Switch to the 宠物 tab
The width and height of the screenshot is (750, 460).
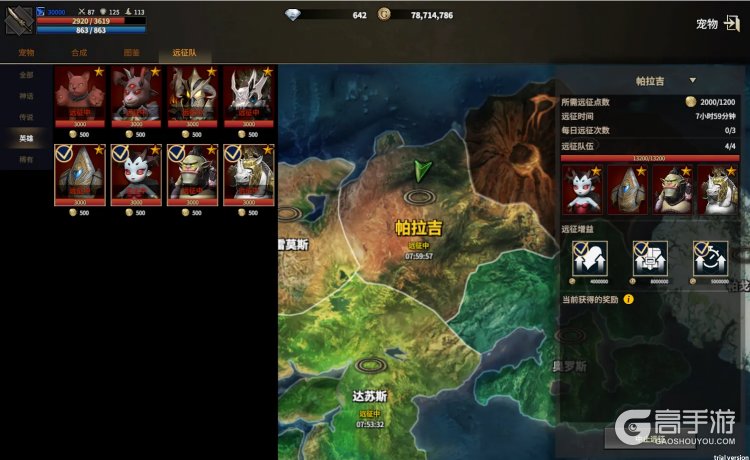[26, 52]
